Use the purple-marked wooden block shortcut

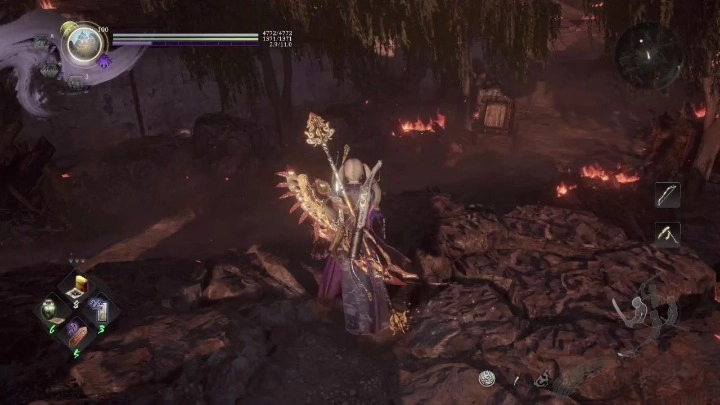click(76, 331)
